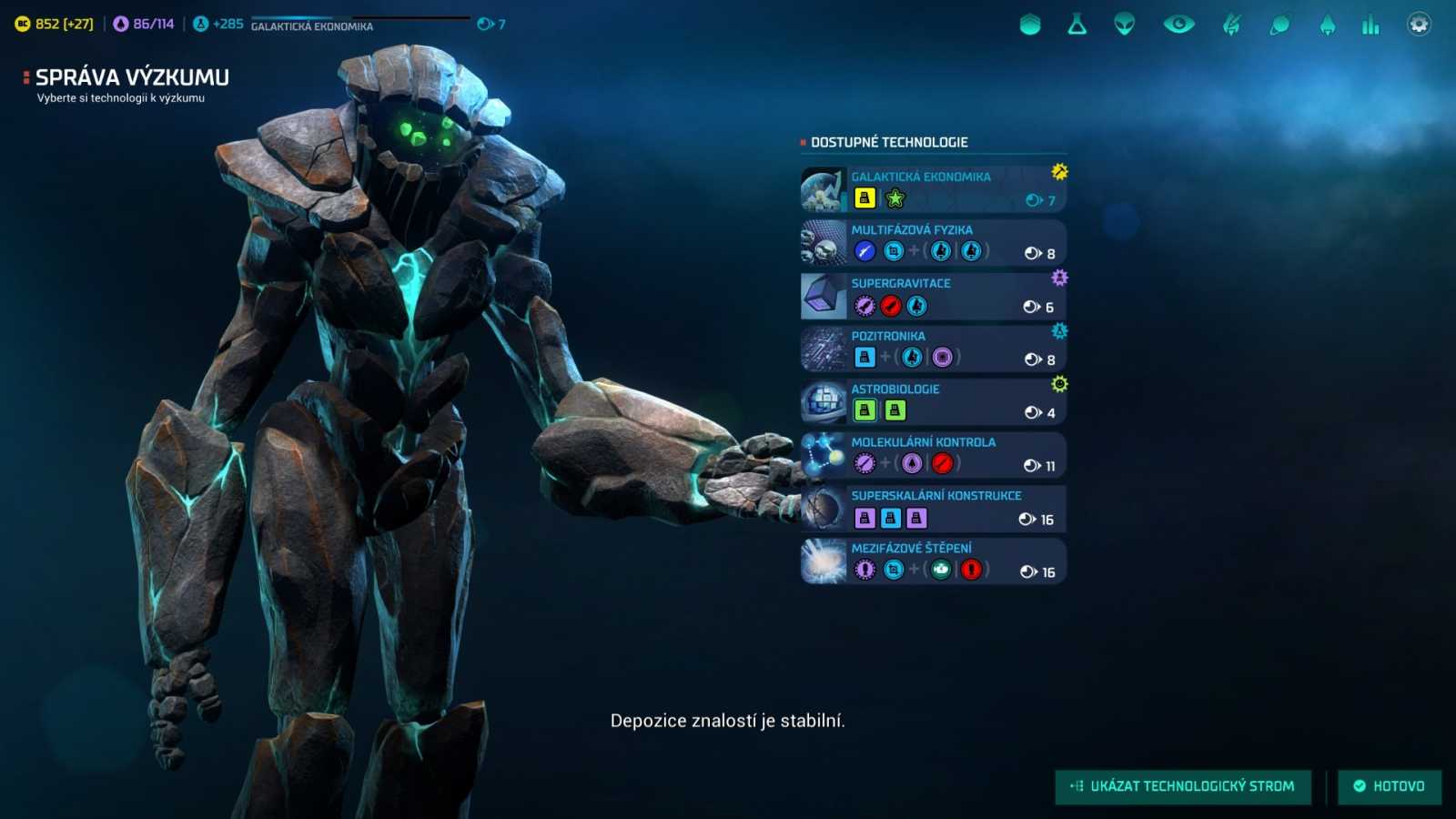Select Supergravitace for research
This screenshot has width=1456, height=819.
(x=933, y=295)
